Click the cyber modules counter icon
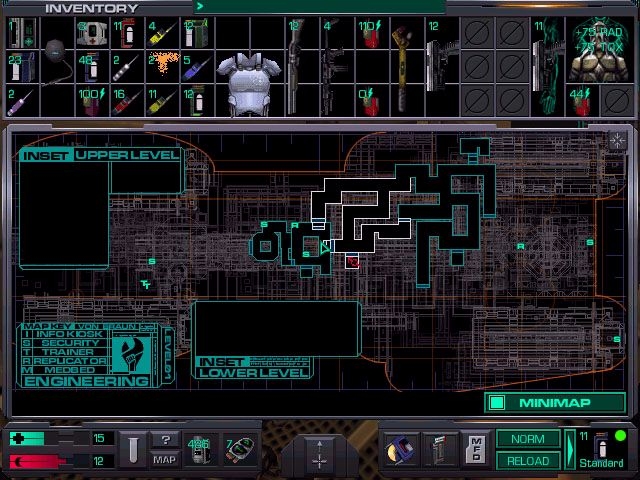The image size is (640, 480). (238, 449)
